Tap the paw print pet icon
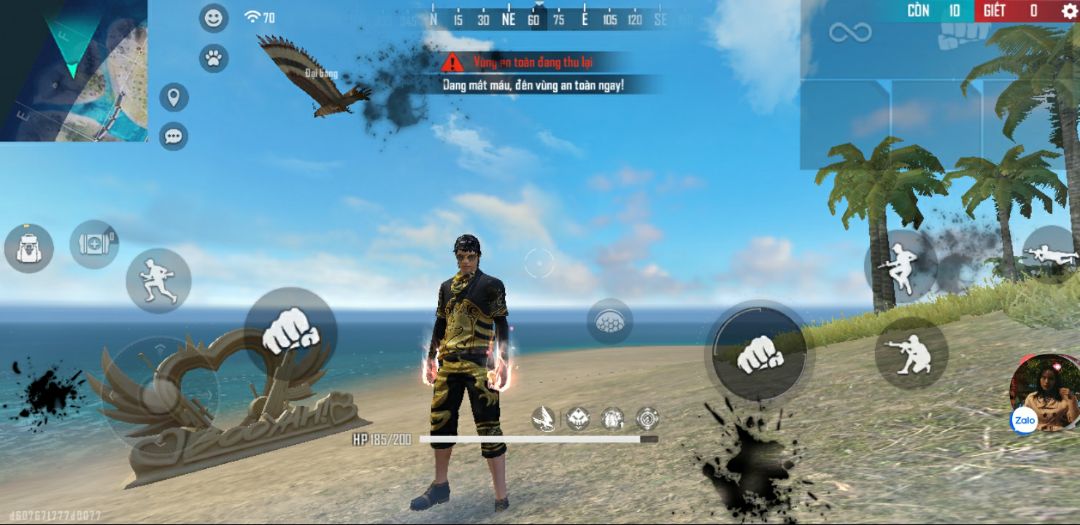 point(213,57)
